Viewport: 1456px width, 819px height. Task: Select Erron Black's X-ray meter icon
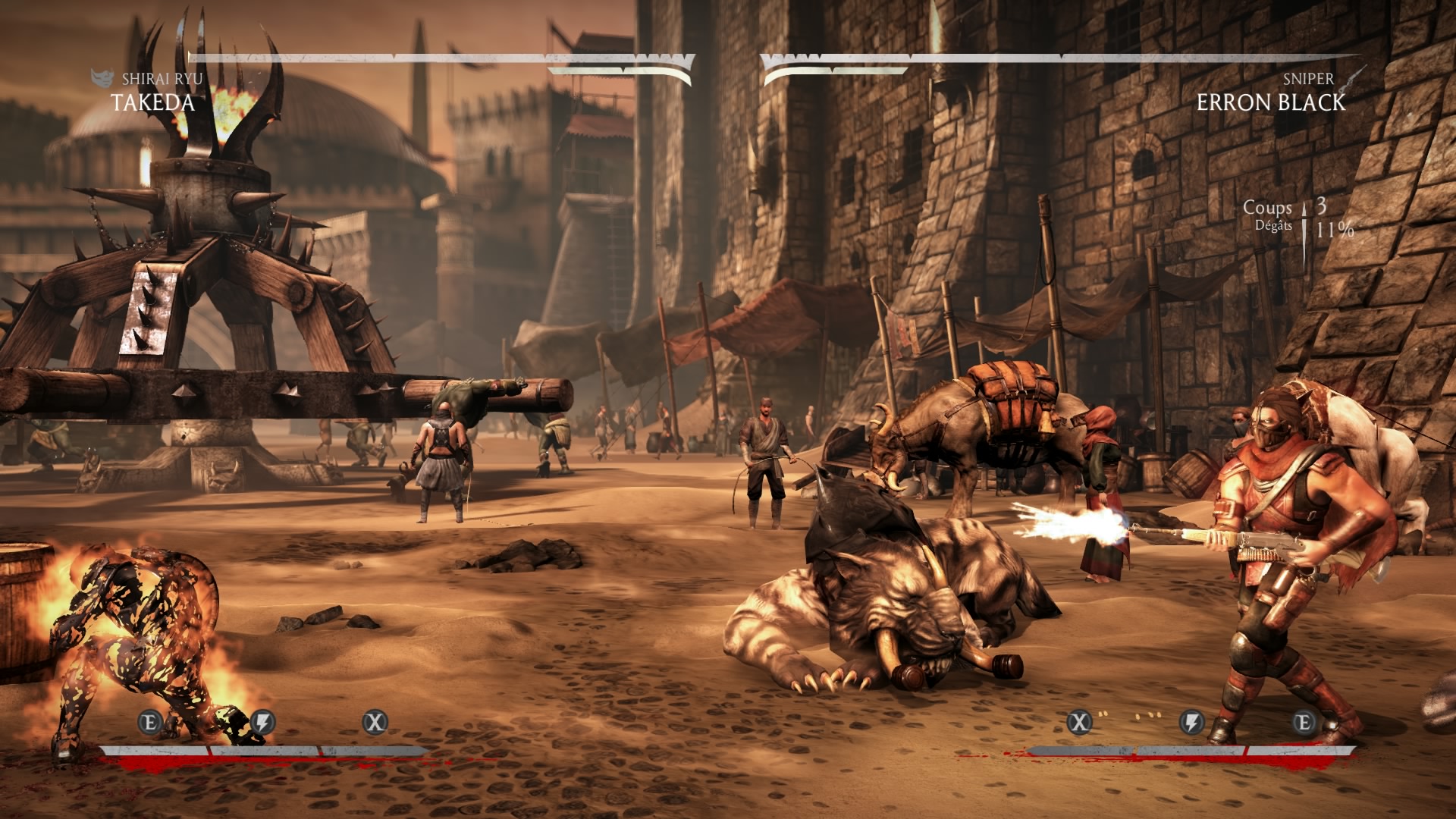tap(1079, 722)
